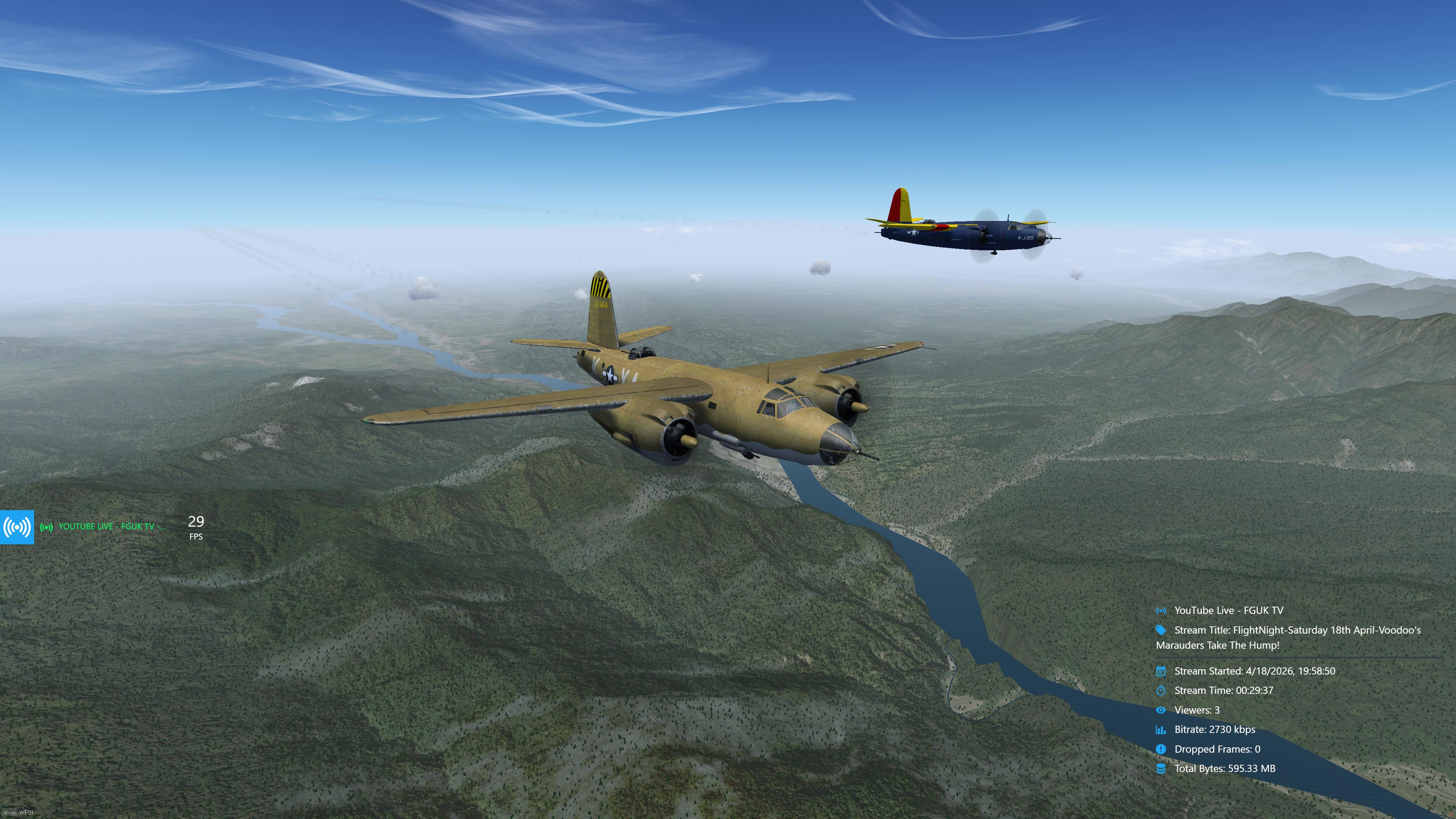Click the left arrow beside WF01
This screenshot has height=819, width=1456.
[x=6, y=813]
